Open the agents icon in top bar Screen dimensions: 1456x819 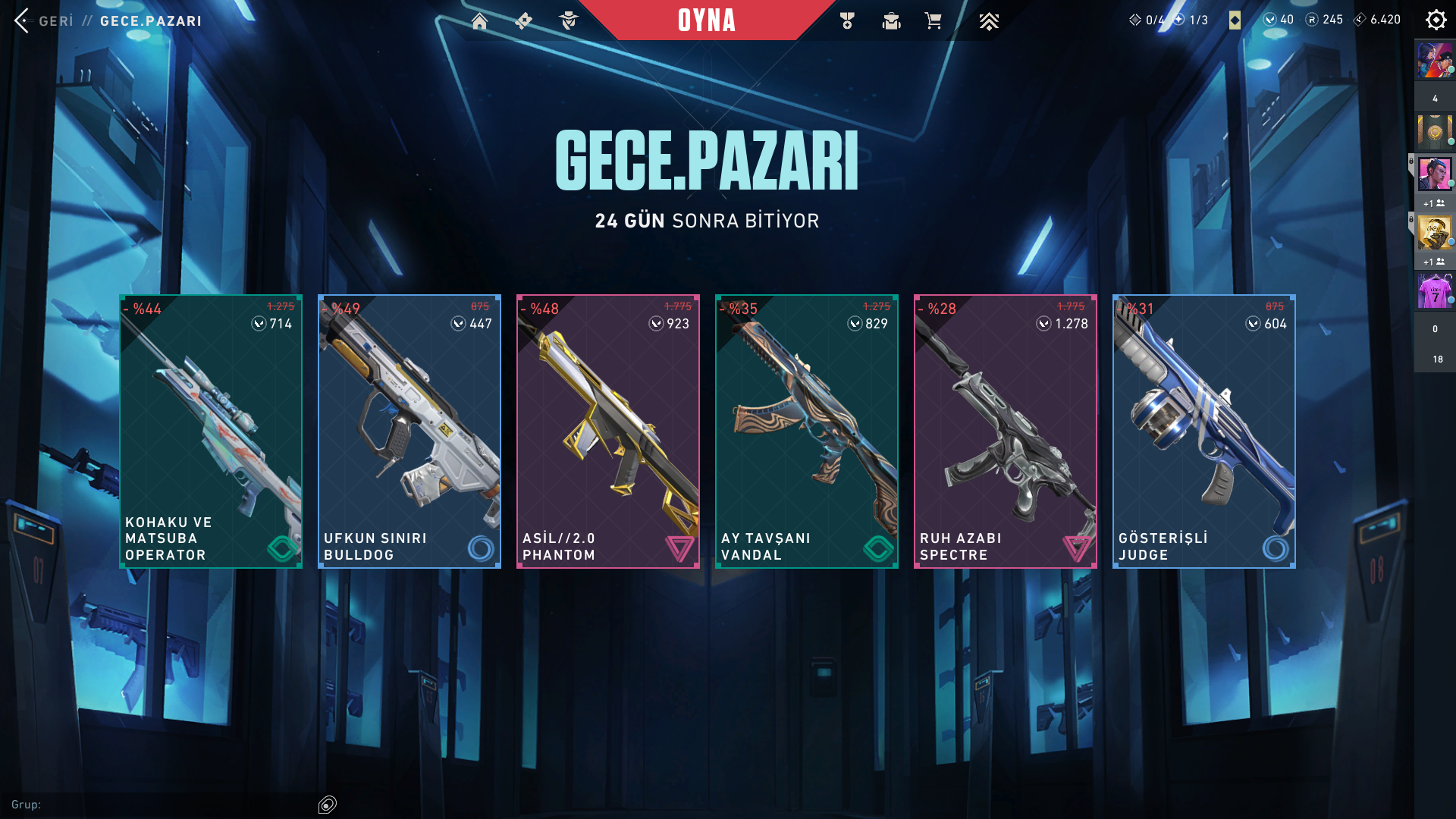[569, 20]
